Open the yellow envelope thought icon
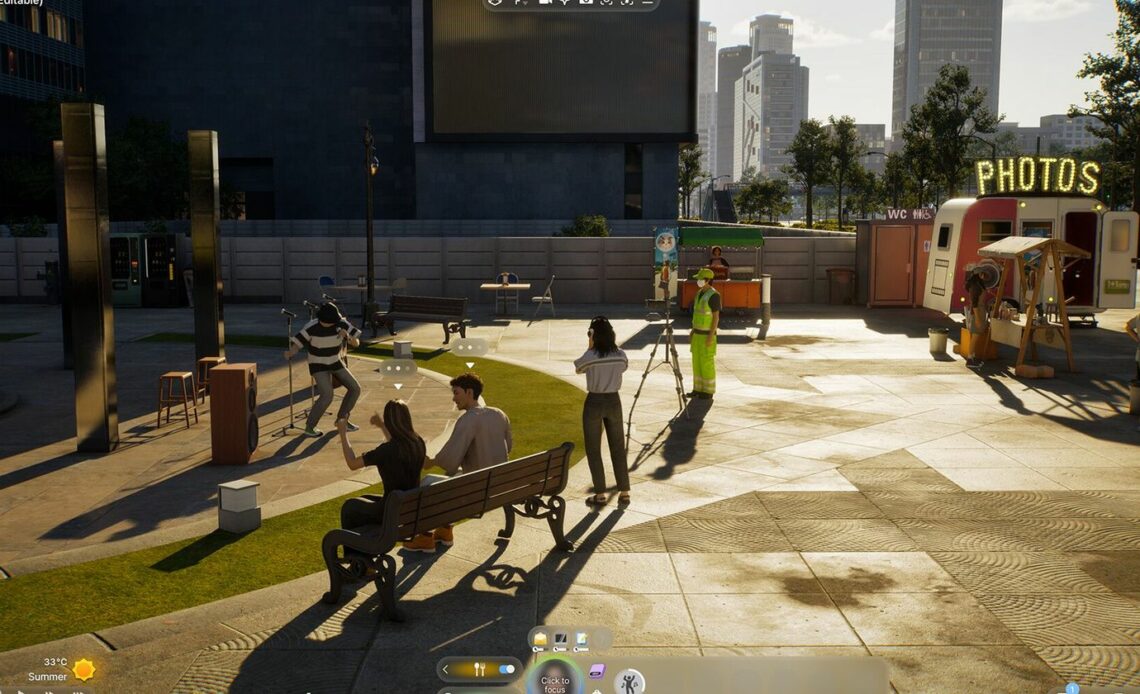Image resolution: width=1140 pixels, height=694 pixels. point(540,638)
